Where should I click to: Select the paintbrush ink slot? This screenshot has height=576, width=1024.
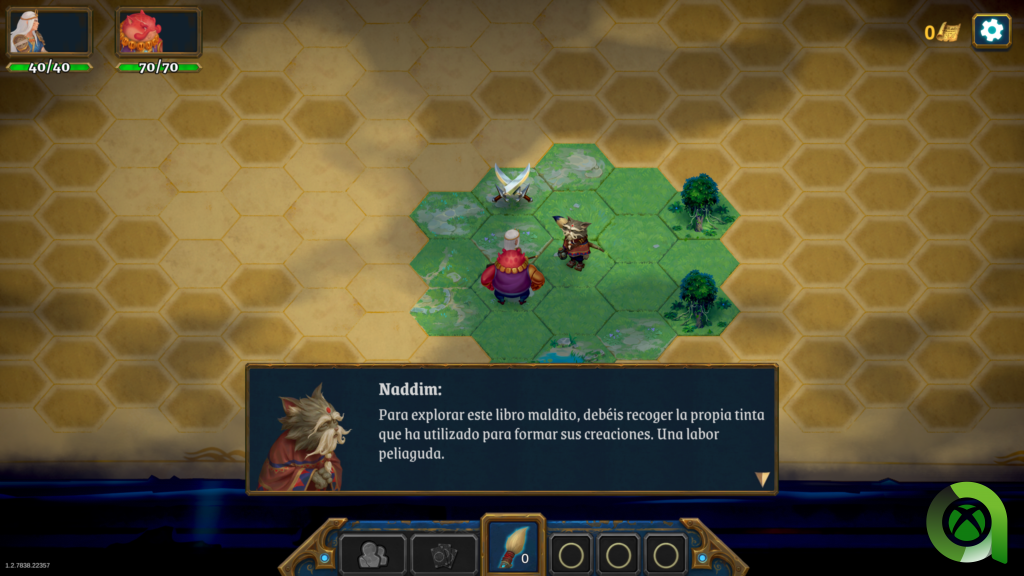tap(514, 549)
